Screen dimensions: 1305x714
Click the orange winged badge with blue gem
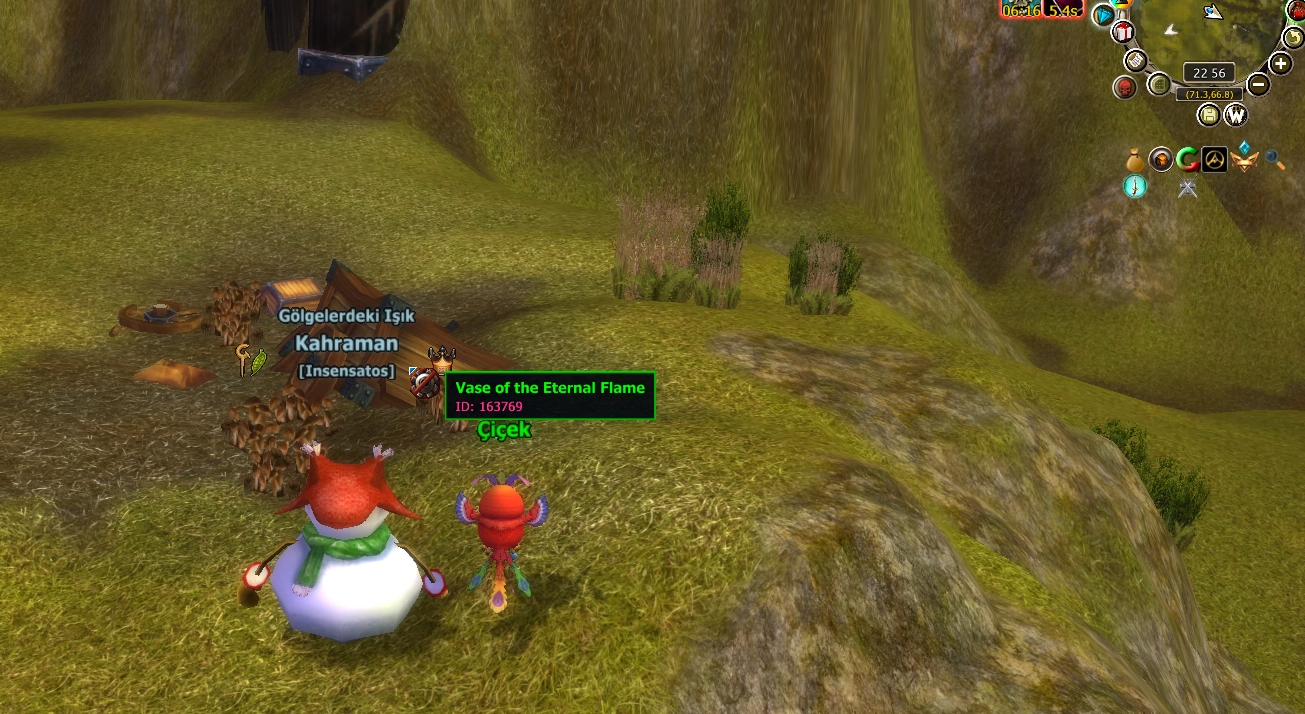[1244, 158]
